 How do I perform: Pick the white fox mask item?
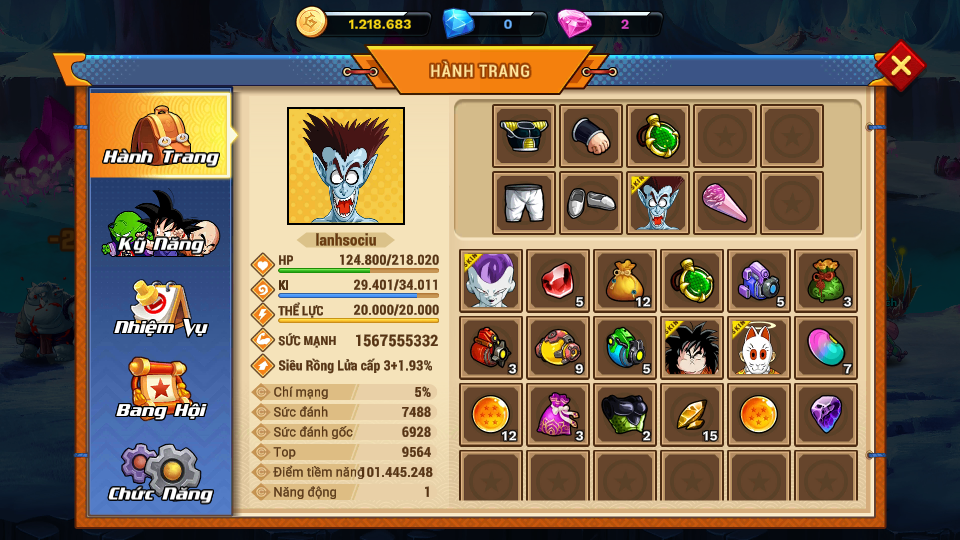[x=759, y=348]
